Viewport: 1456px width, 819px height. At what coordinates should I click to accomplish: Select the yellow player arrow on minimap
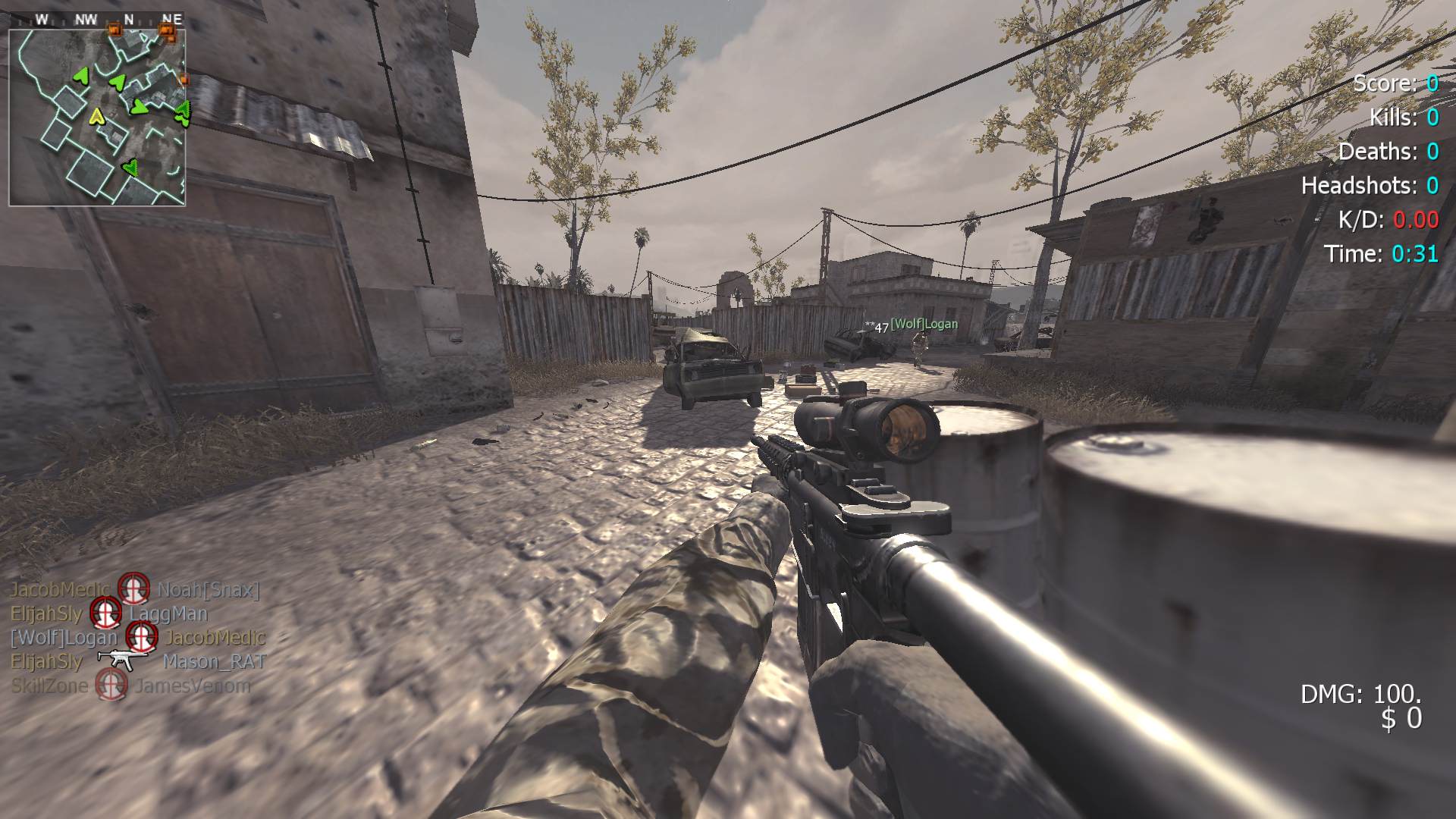96,116
